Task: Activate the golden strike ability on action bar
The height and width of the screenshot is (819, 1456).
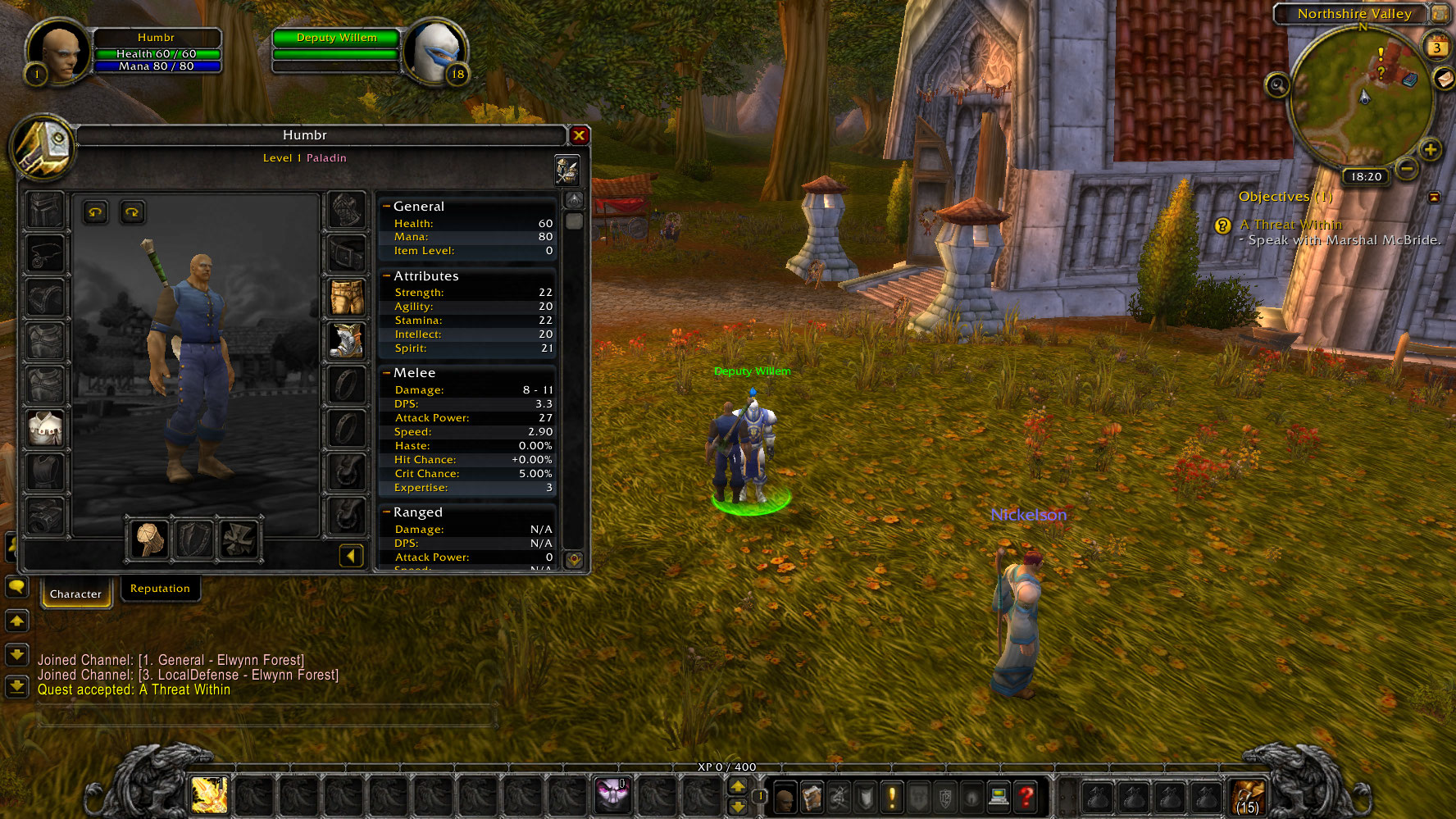Action: point(208,794)
